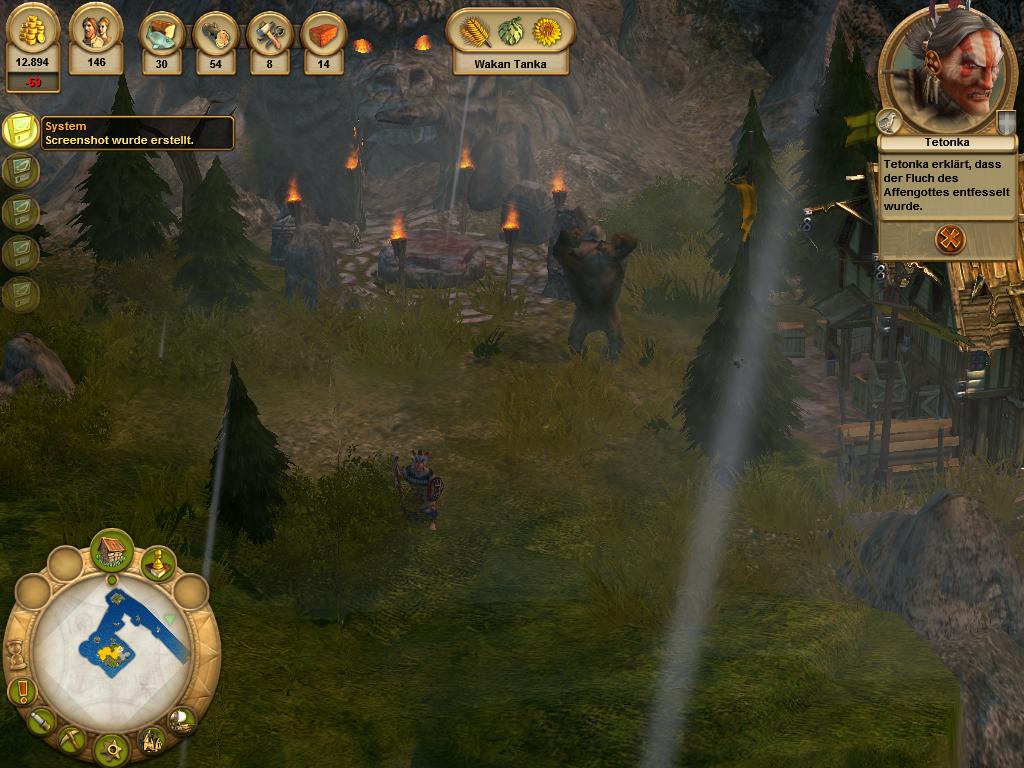Click the fish and bread food icon
This screenshot has width=1024, height=768.
(161, 35)
